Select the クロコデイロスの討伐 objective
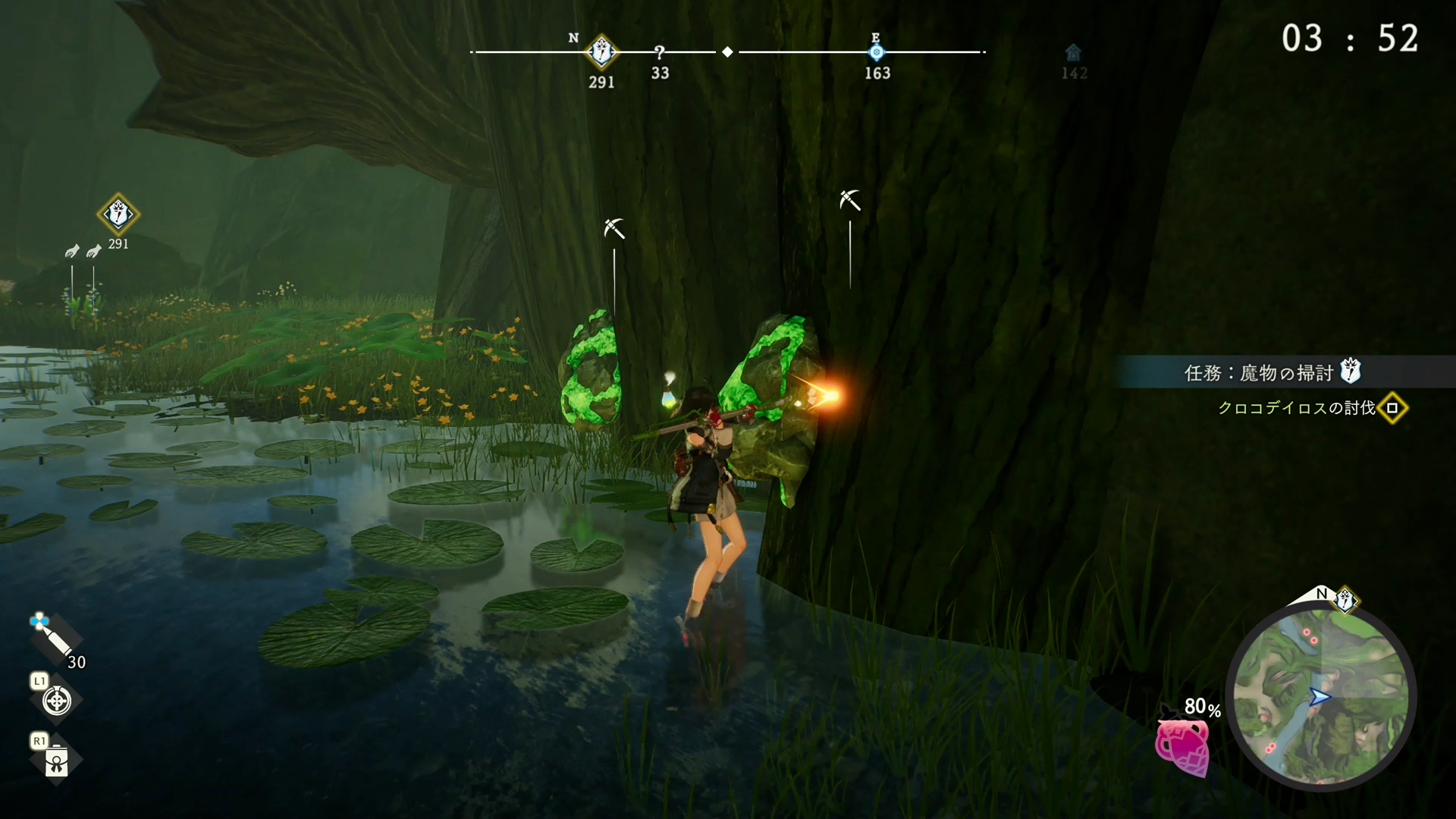1456x819 pixels. coord(1297,408)
